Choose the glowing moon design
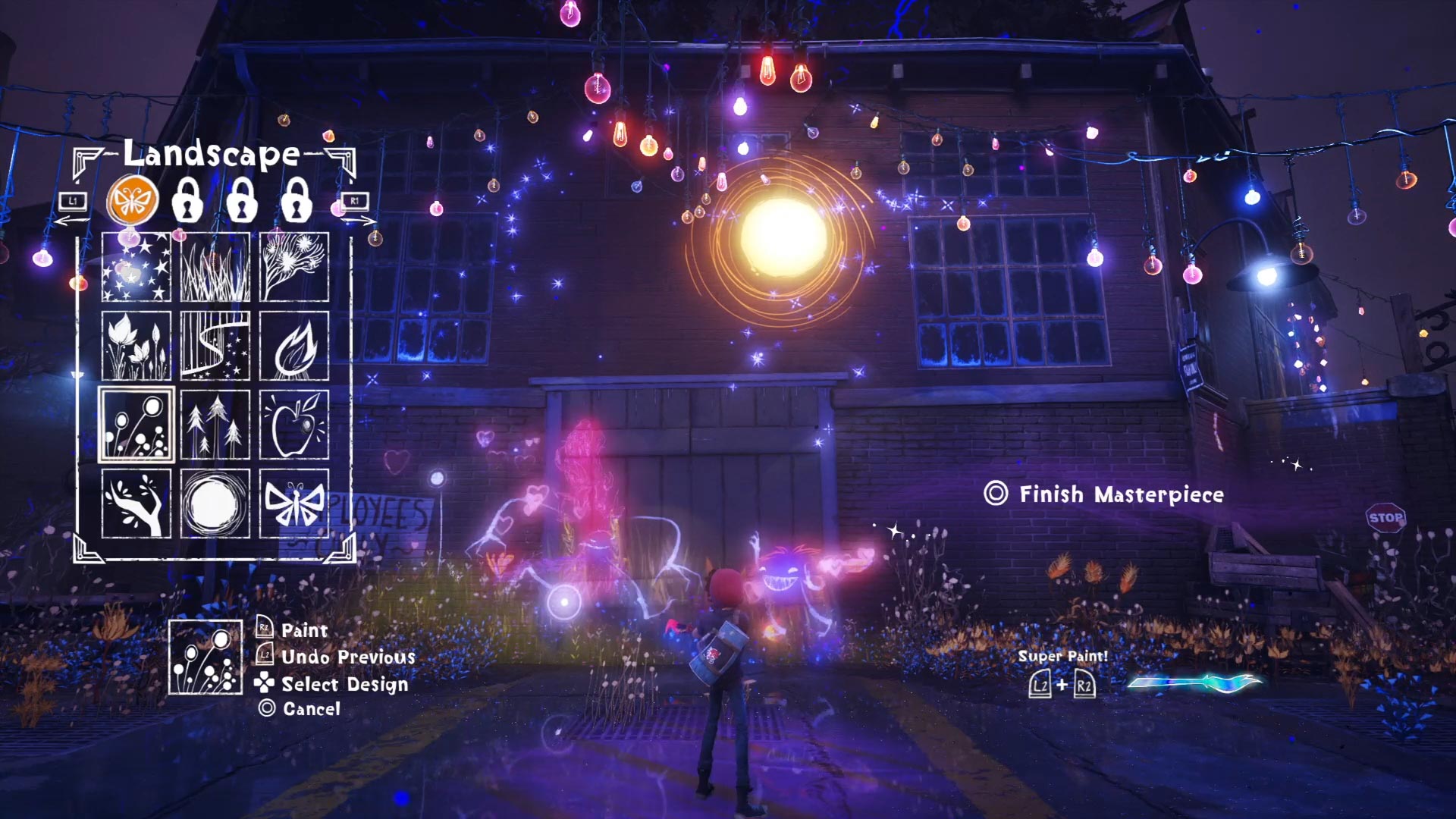 tap(215, 504)
